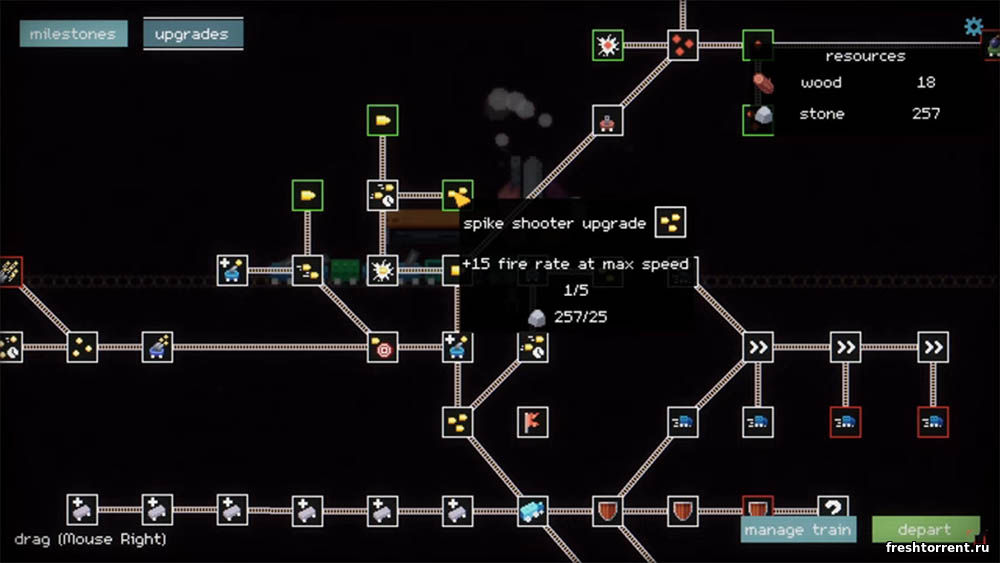
Task: Switch to the upgrades tab
Action: click(x=192, y=34)
